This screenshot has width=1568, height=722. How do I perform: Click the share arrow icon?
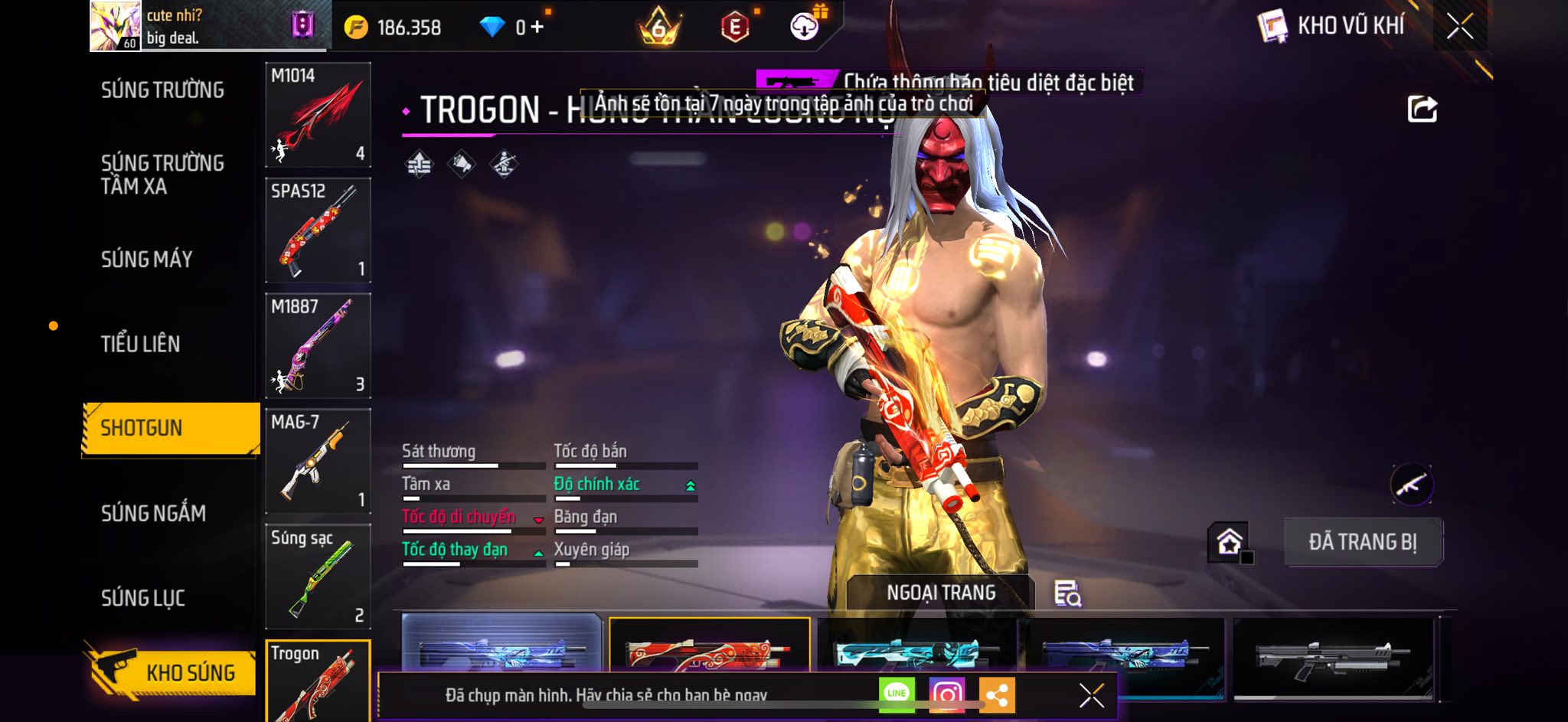pyautogui.click(x=1422, y=109)
